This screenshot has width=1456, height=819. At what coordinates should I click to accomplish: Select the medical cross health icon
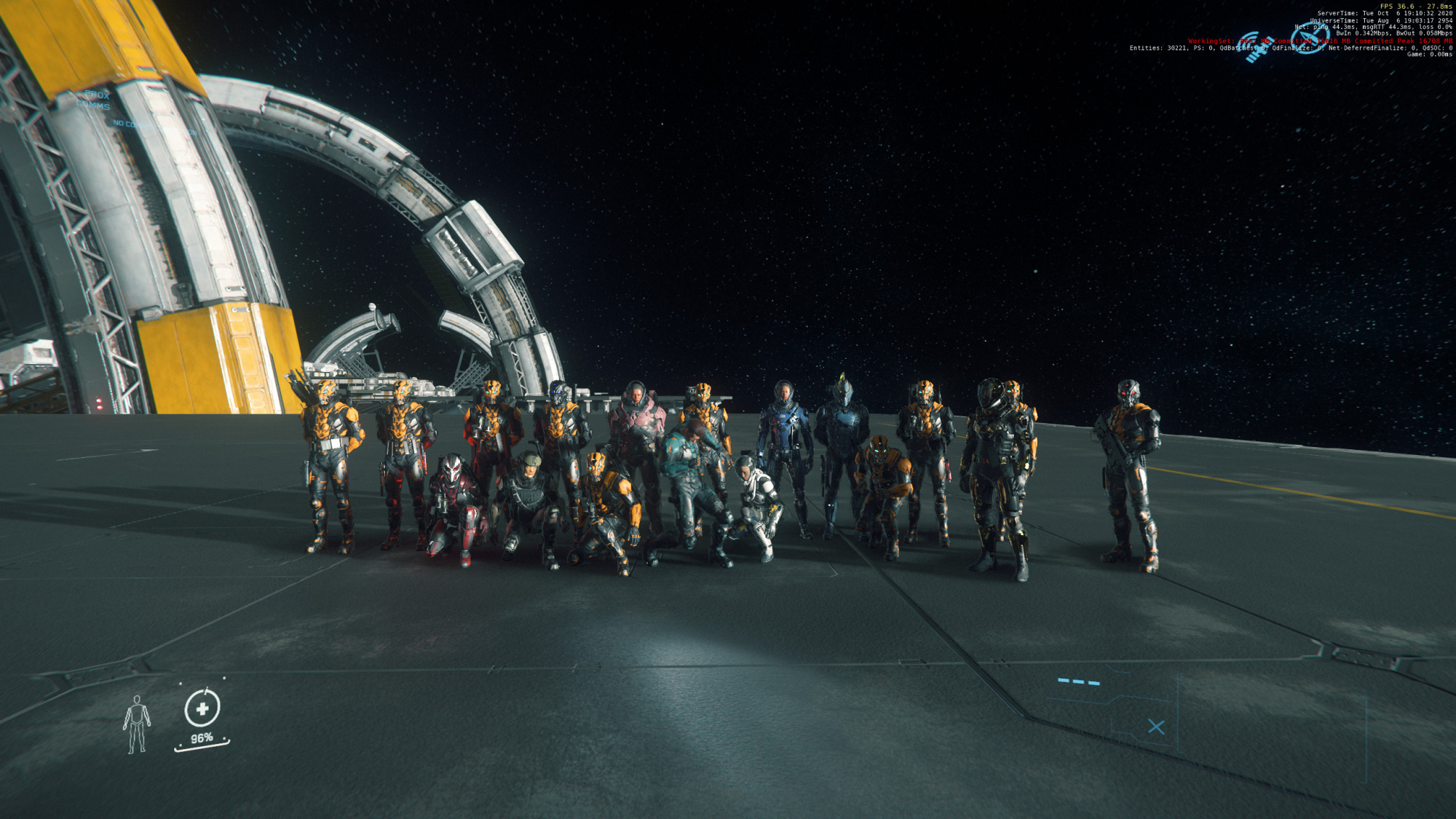point(202,708)
